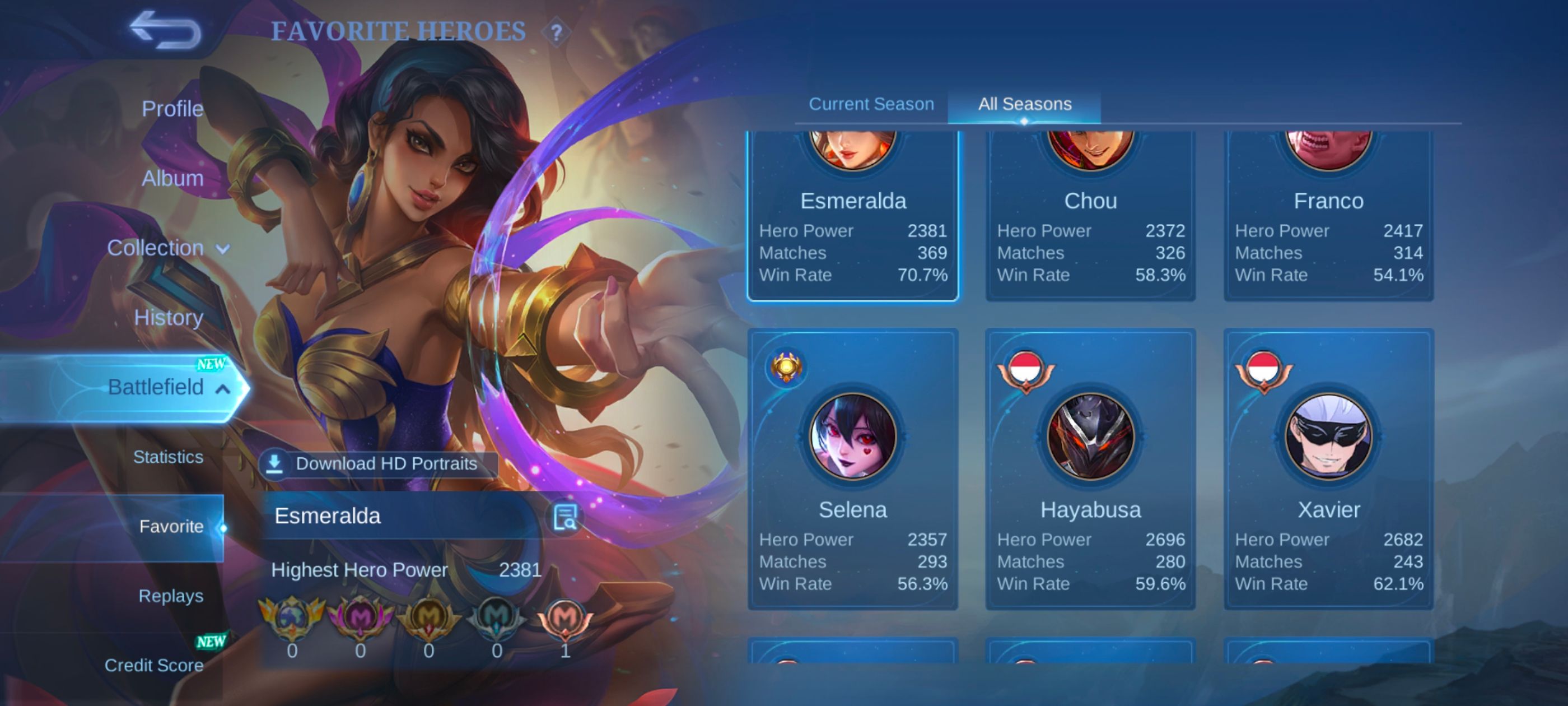Open Esmeralda's hero details icon
This screenshot has height=706, width=1568.
565,517
